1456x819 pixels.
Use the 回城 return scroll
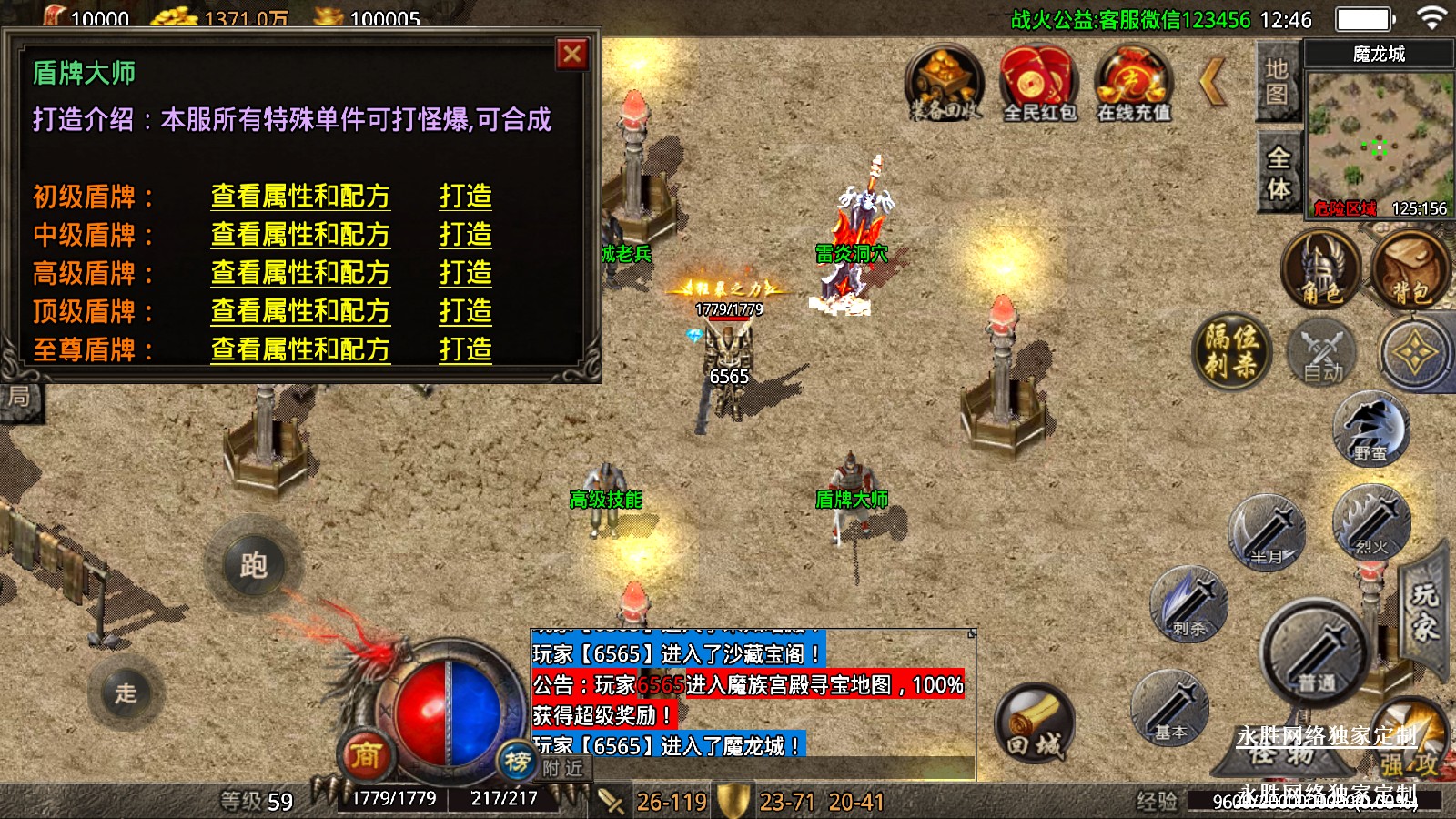(1034, 723)
